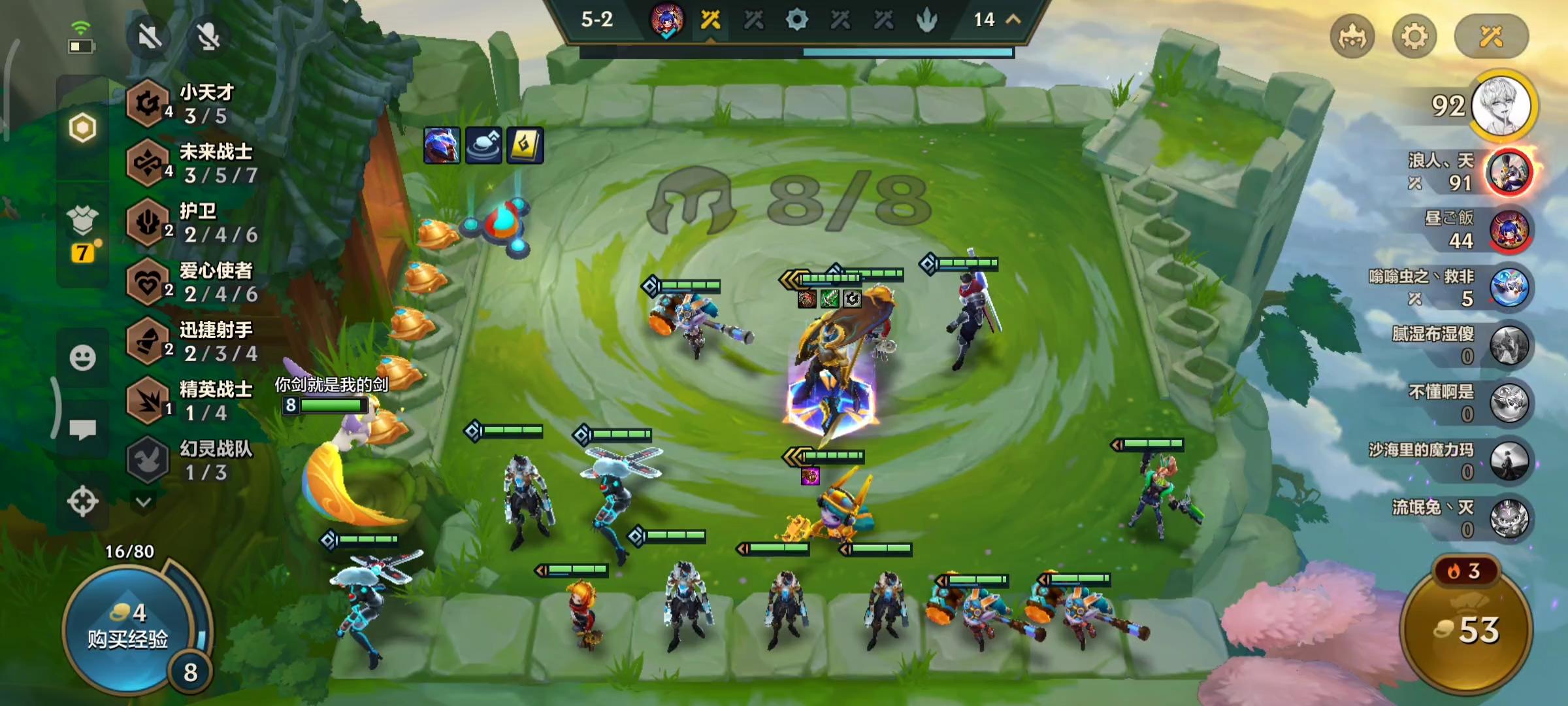This screenshot has height=706, width=1568.
Task: Spectate player 昼ご飯 with 44 health
Action: (x=1509, y=230)
